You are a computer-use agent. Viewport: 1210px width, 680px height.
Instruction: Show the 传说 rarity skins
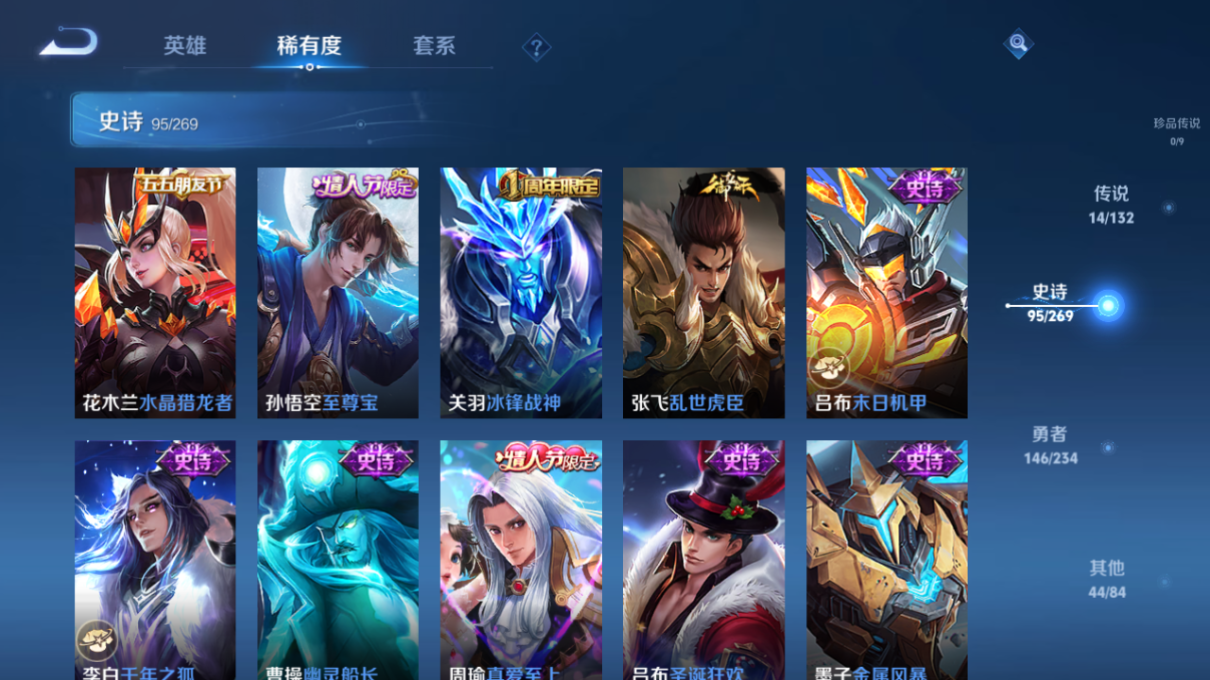coord(1111,204)
